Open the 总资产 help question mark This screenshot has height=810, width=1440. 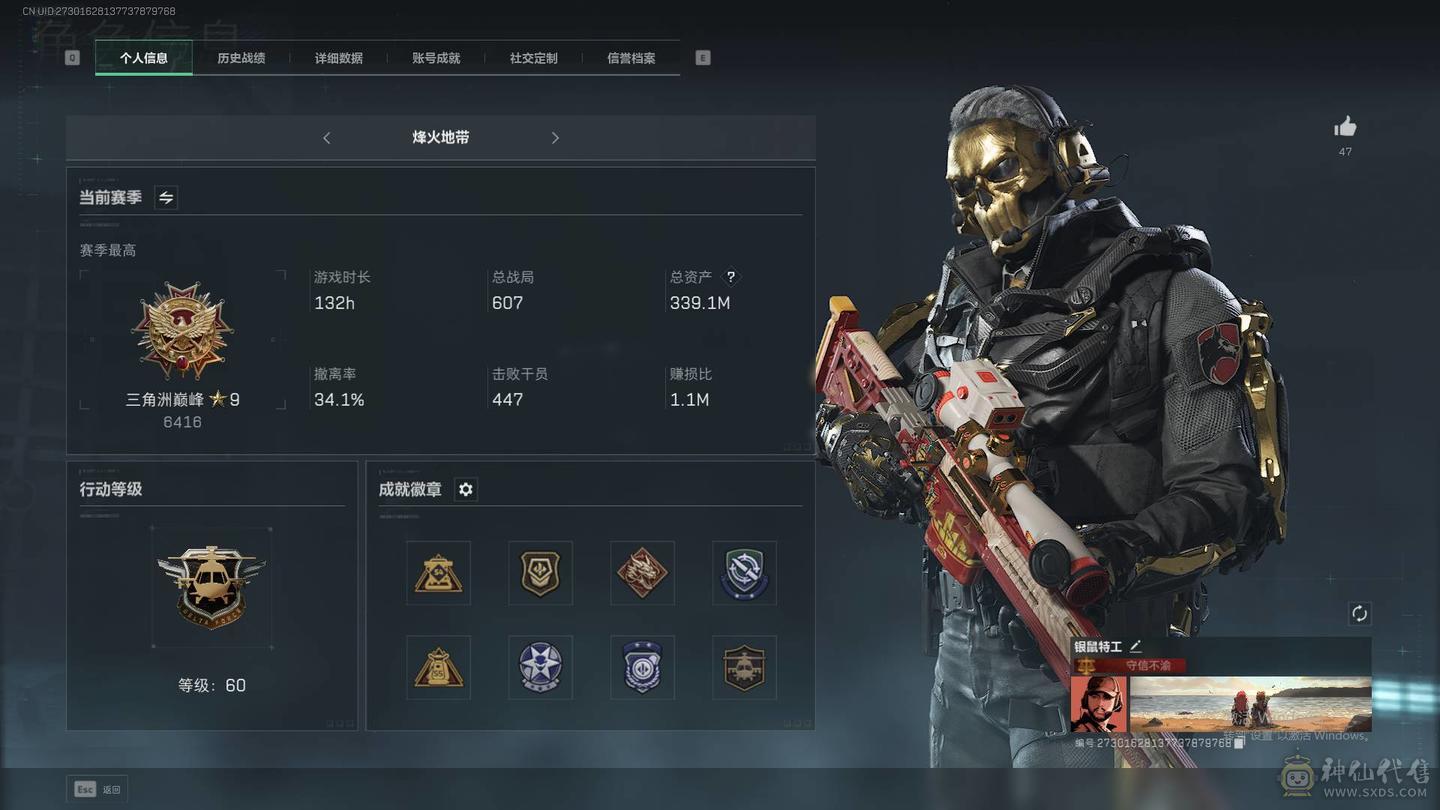click(731, 277)
